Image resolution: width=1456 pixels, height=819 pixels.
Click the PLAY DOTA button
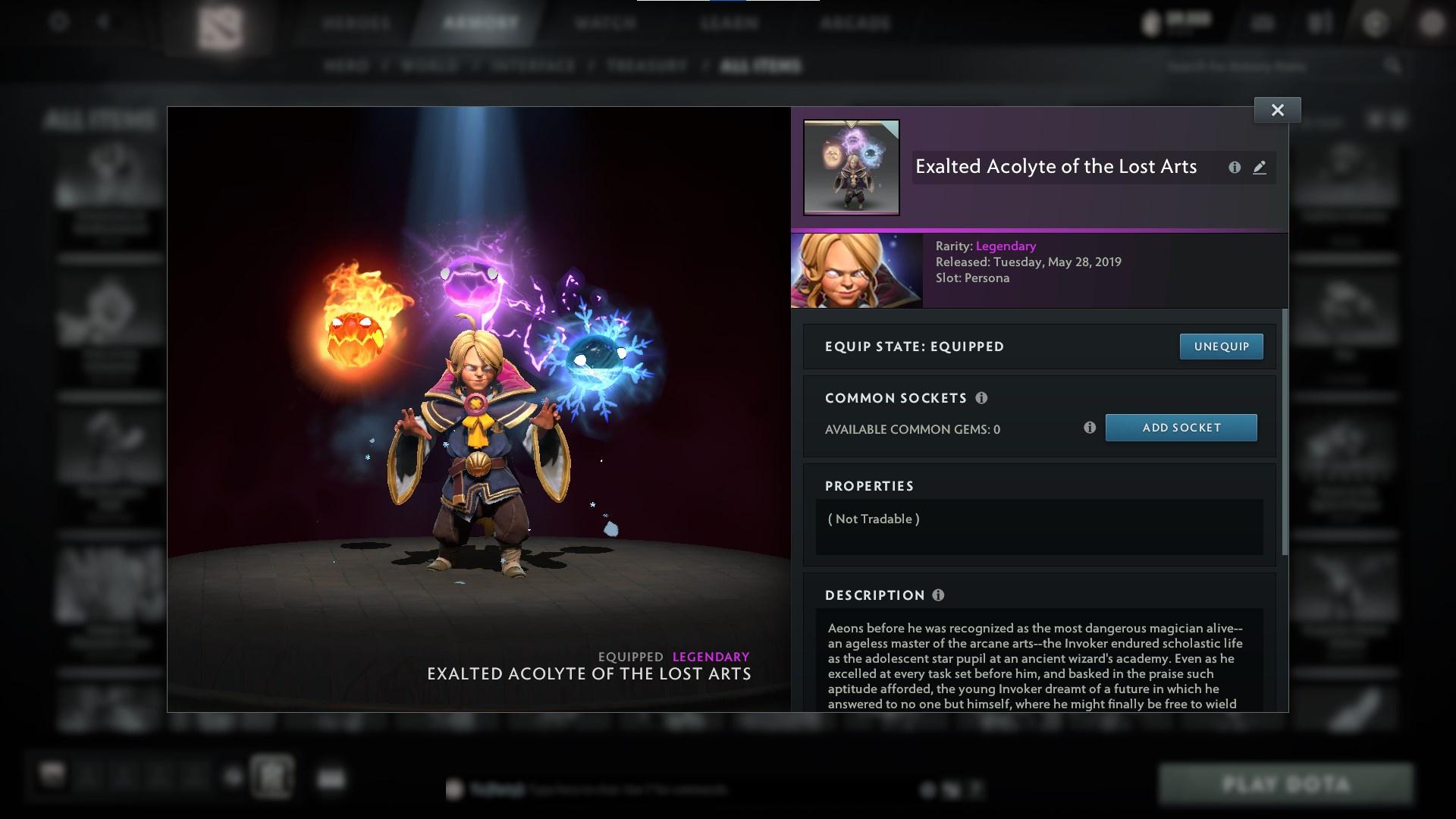tap(1286, 784)
